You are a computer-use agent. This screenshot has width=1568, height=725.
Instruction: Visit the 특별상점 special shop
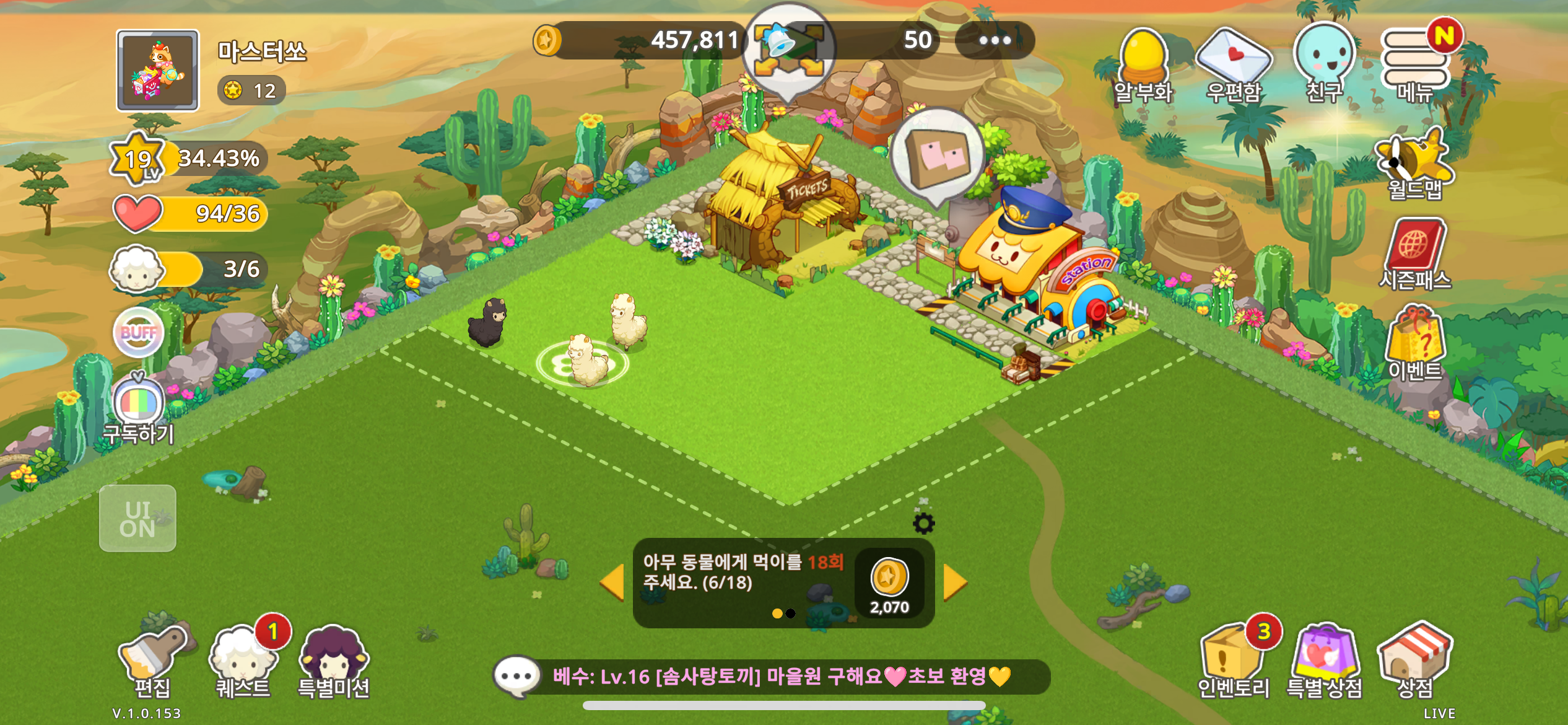(1324, 661)
